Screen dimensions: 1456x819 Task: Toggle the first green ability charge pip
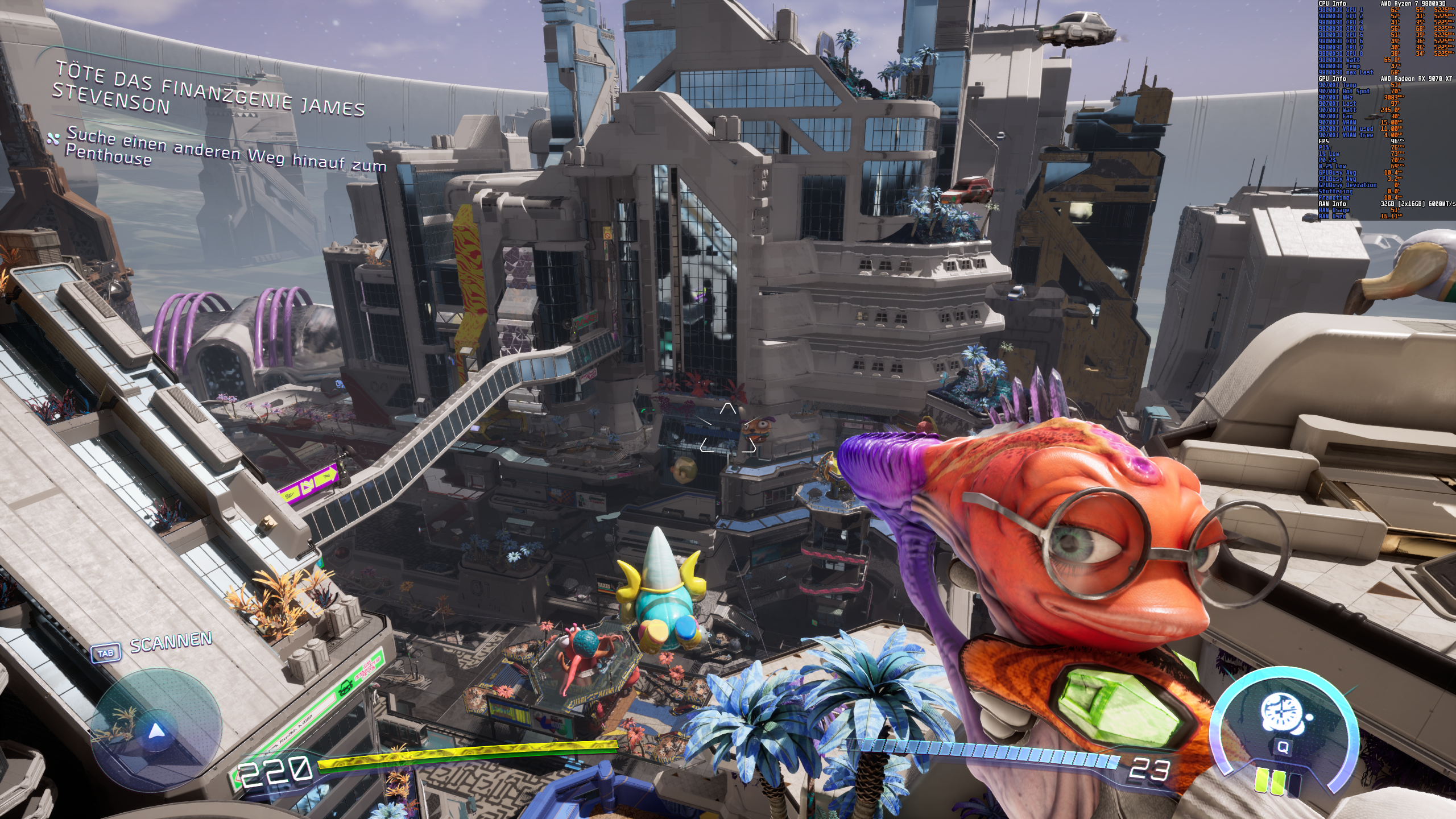pos(1261,781)
